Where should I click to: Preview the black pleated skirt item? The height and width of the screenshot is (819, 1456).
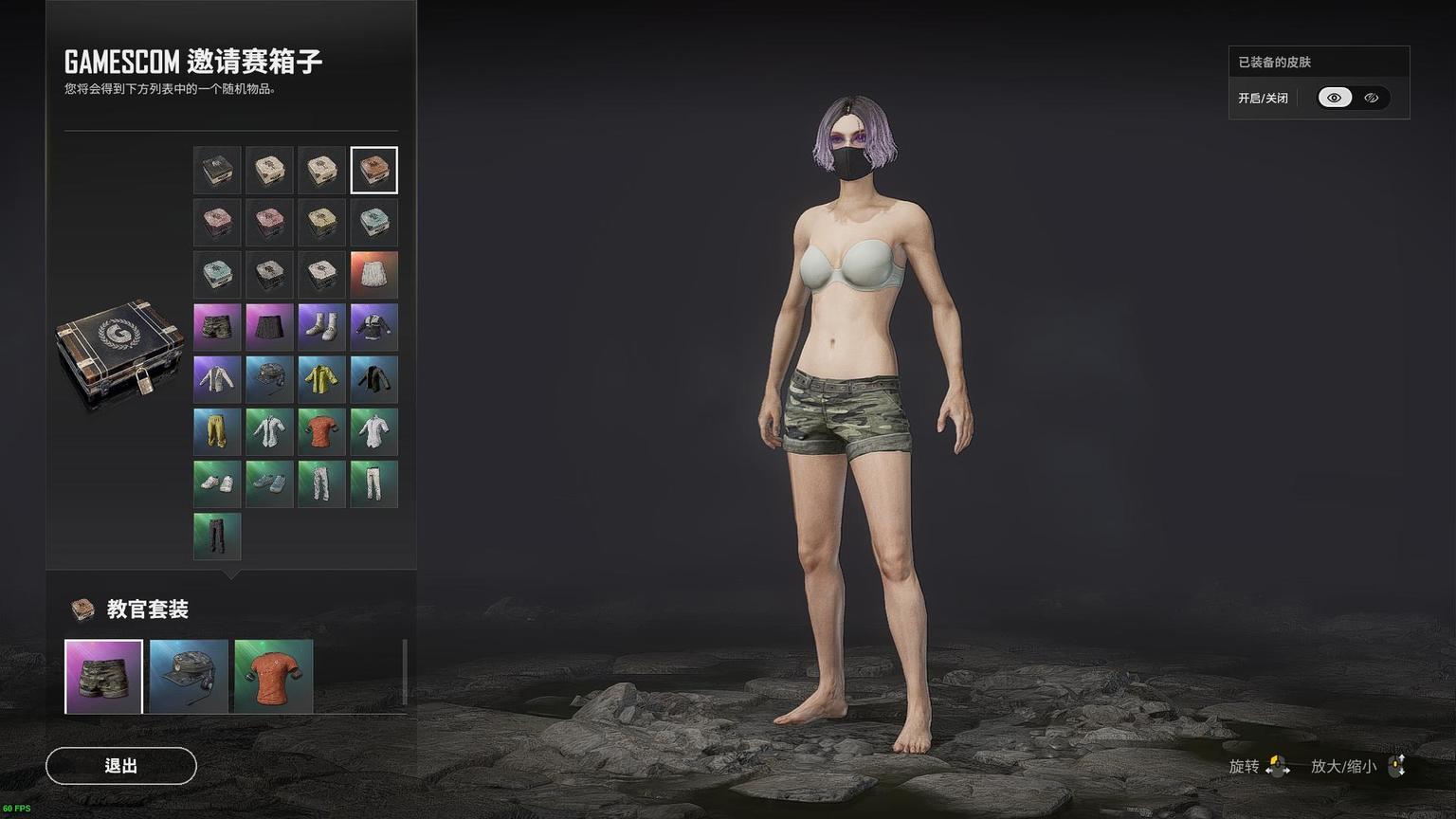point(269,327)
